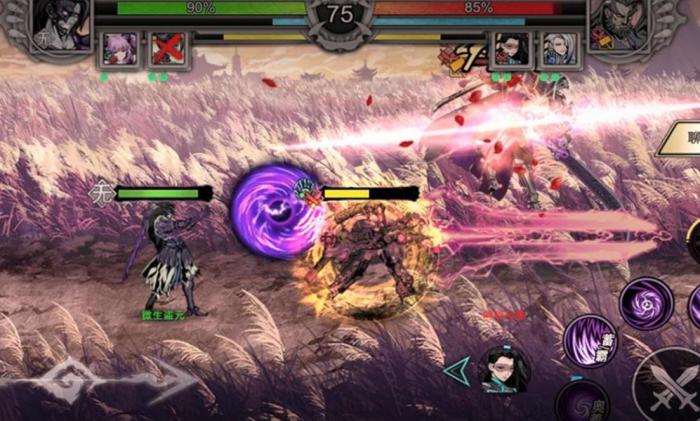700x421 pixels.
Task: Open the 聊 chat button
Action: [x=684, y=138]
